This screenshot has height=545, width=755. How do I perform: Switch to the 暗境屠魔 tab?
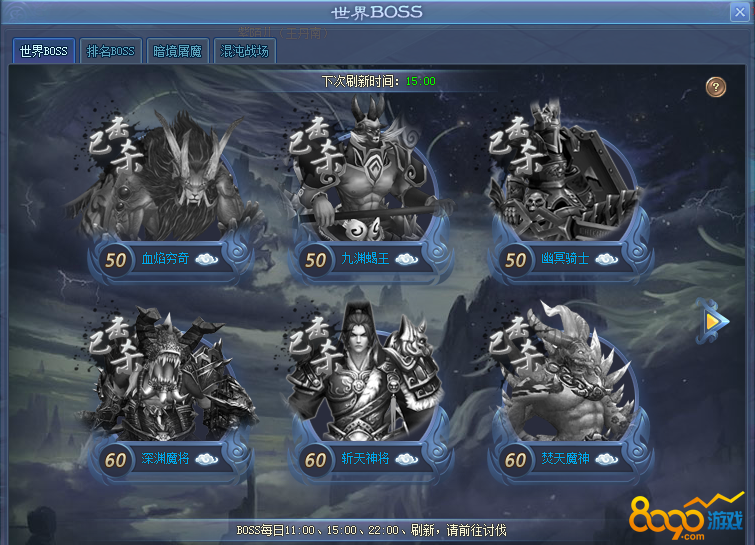point(176,51)
